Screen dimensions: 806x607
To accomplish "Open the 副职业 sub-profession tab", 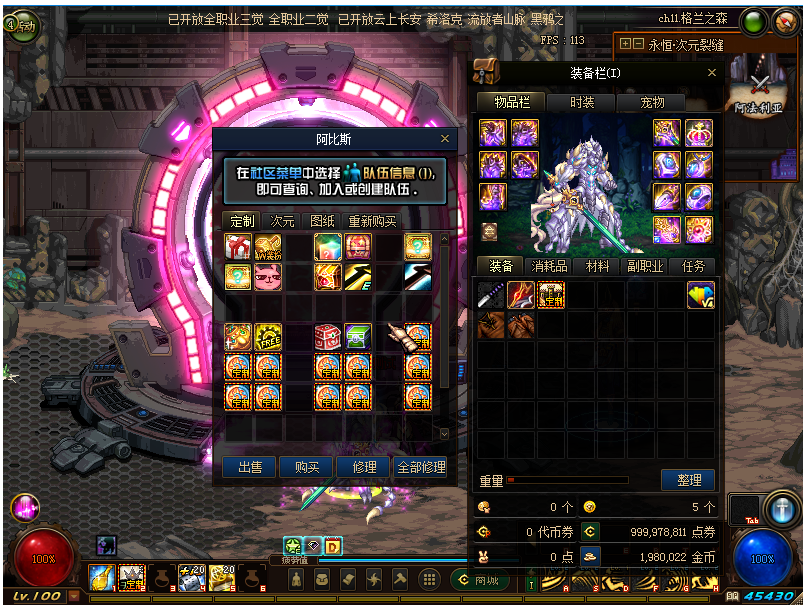I will [645, 266].
